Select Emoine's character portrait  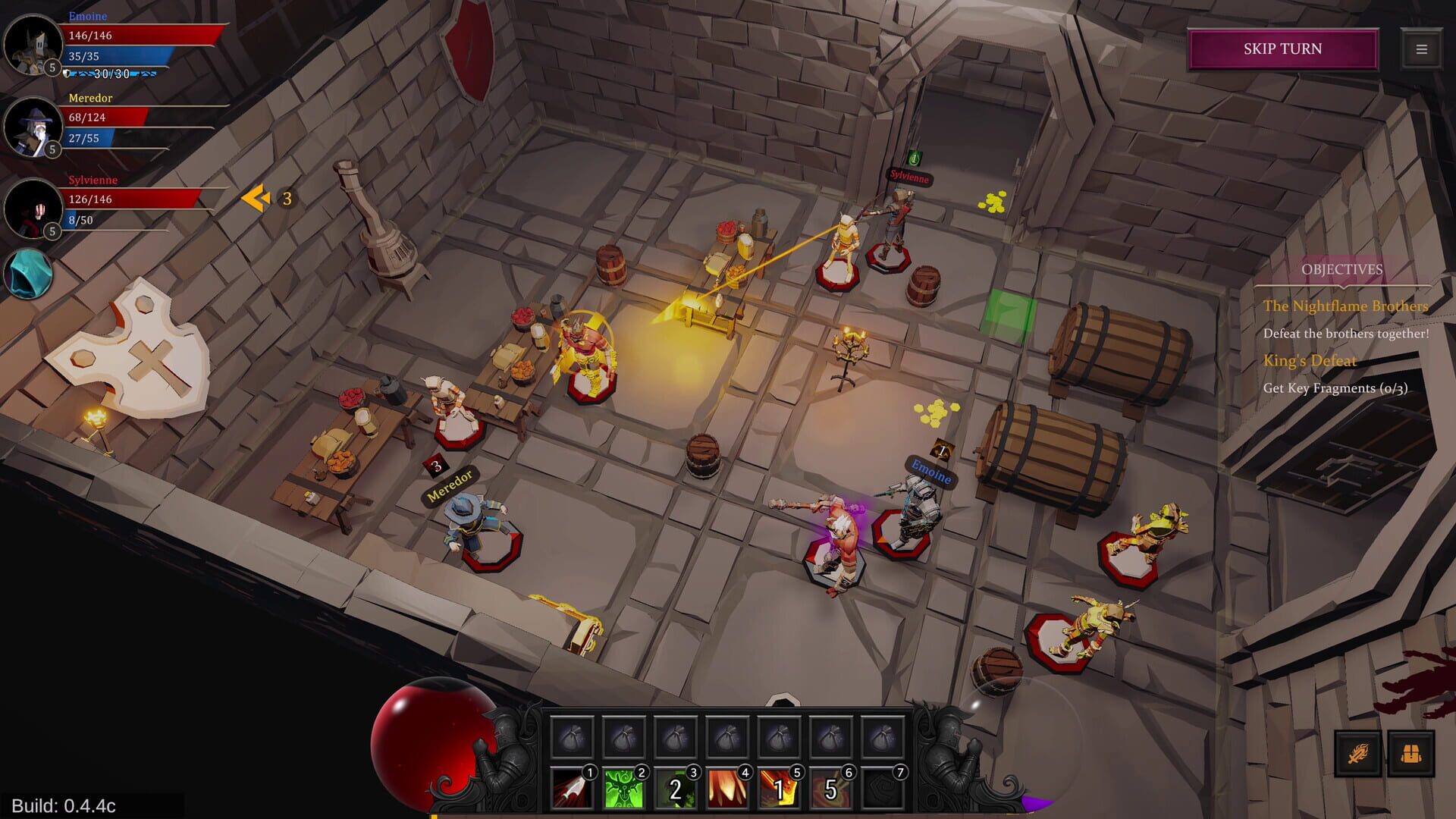tap(31, 45)
